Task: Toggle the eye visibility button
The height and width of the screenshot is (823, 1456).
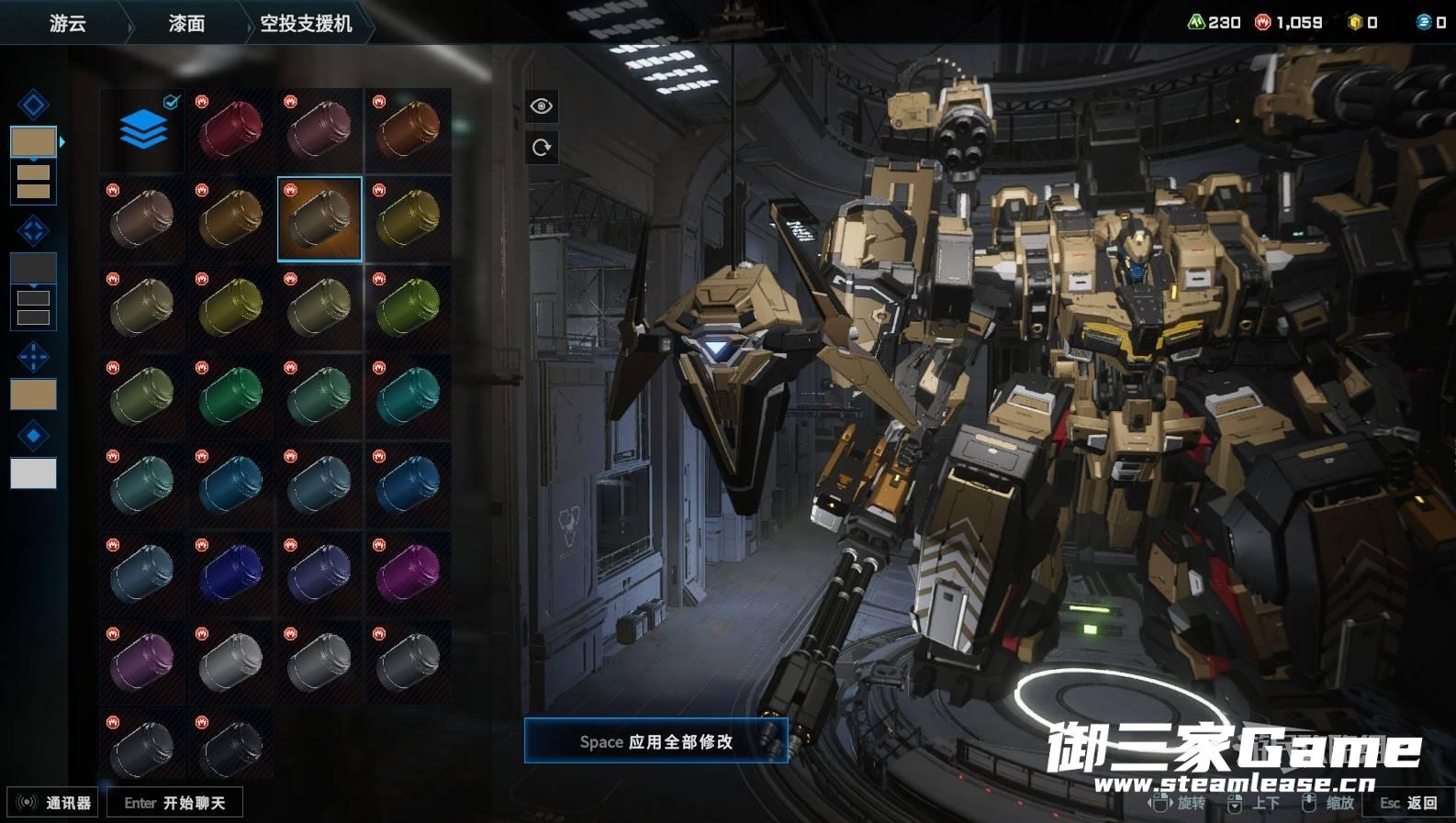Action: [x=542, y=106]
